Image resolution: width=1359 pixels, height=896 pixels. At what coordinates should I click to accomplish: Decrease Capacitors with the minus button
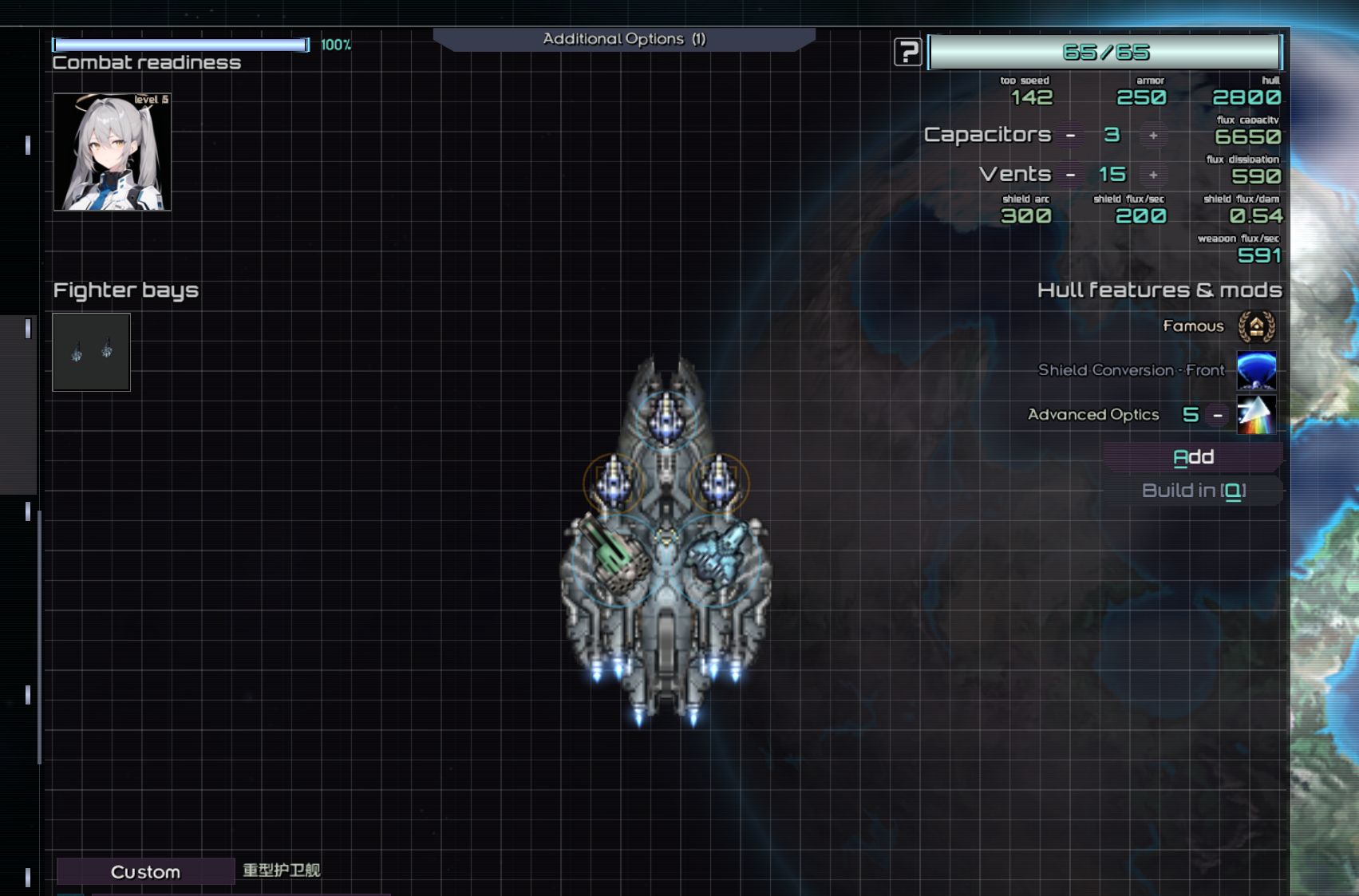(1071, 136)
